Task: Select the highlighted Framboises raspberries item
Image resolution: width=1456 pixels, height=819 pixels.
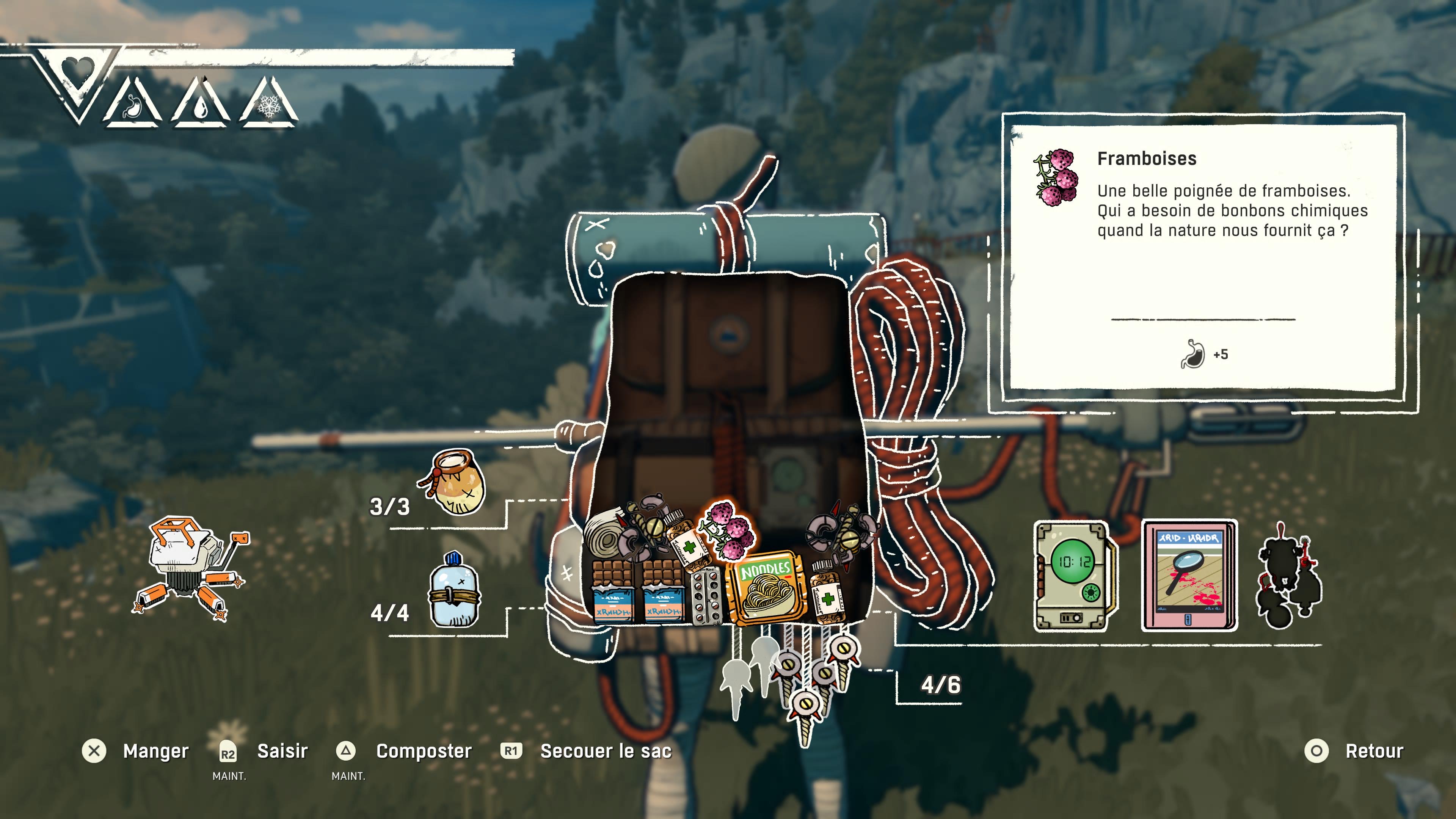Action: pos(728,530)
